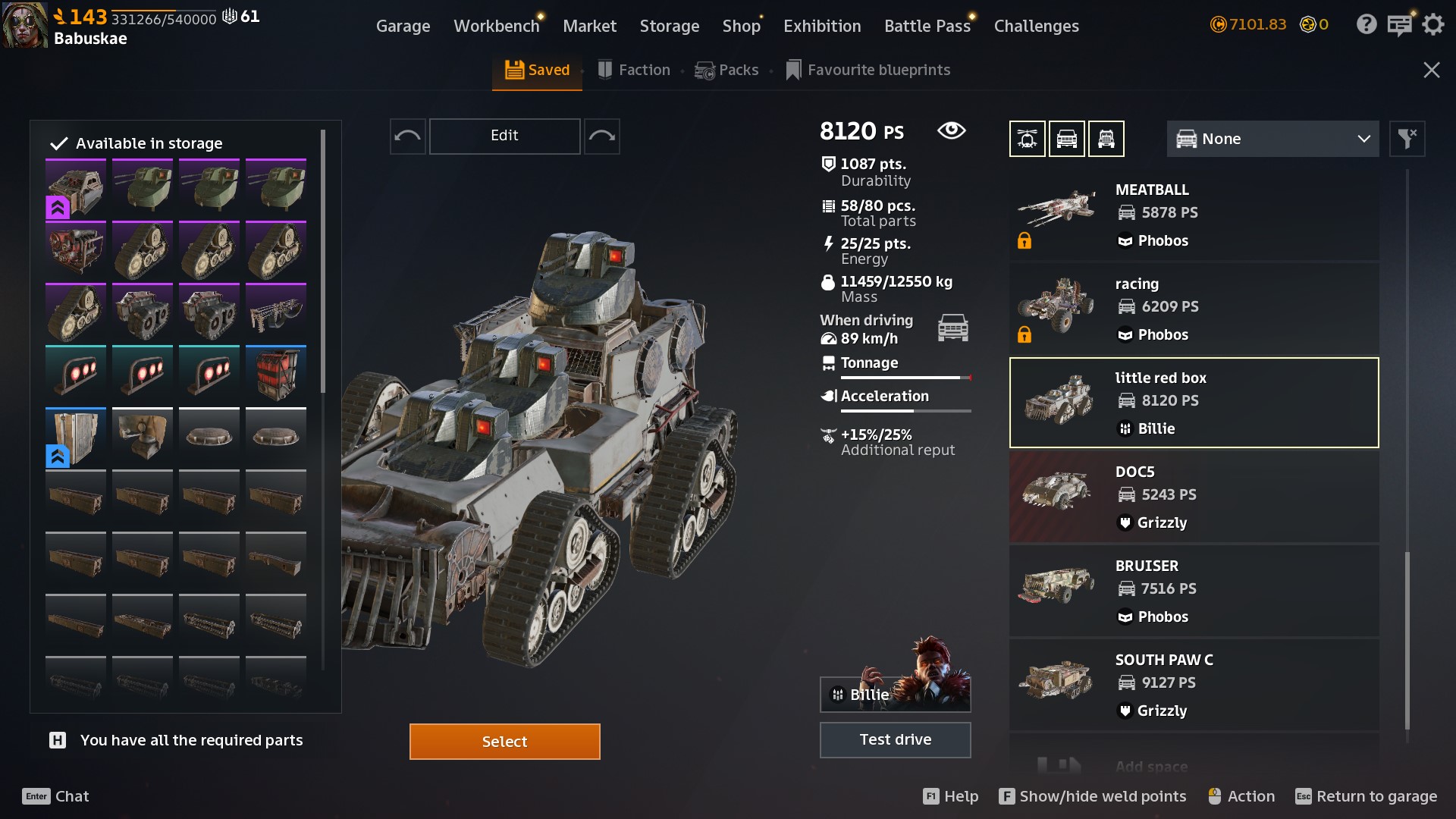Change the Billie co-driver
Screen dimensions: 1456x819
[895, 693]
